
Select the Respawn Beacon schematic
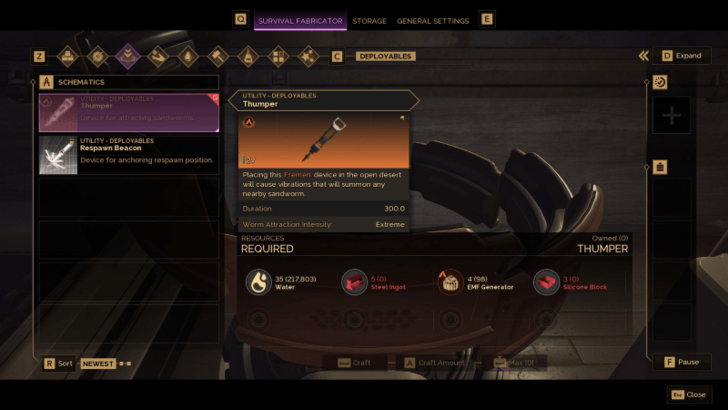tap(128, 155)
